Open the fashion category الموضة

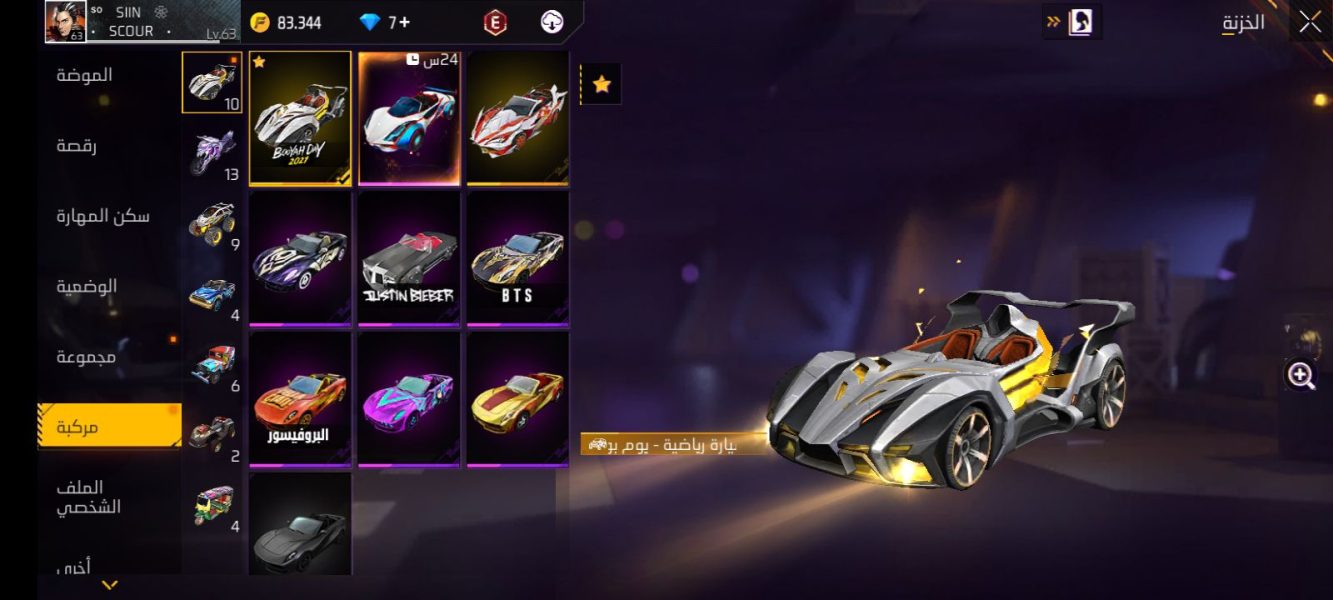[84, 75]
